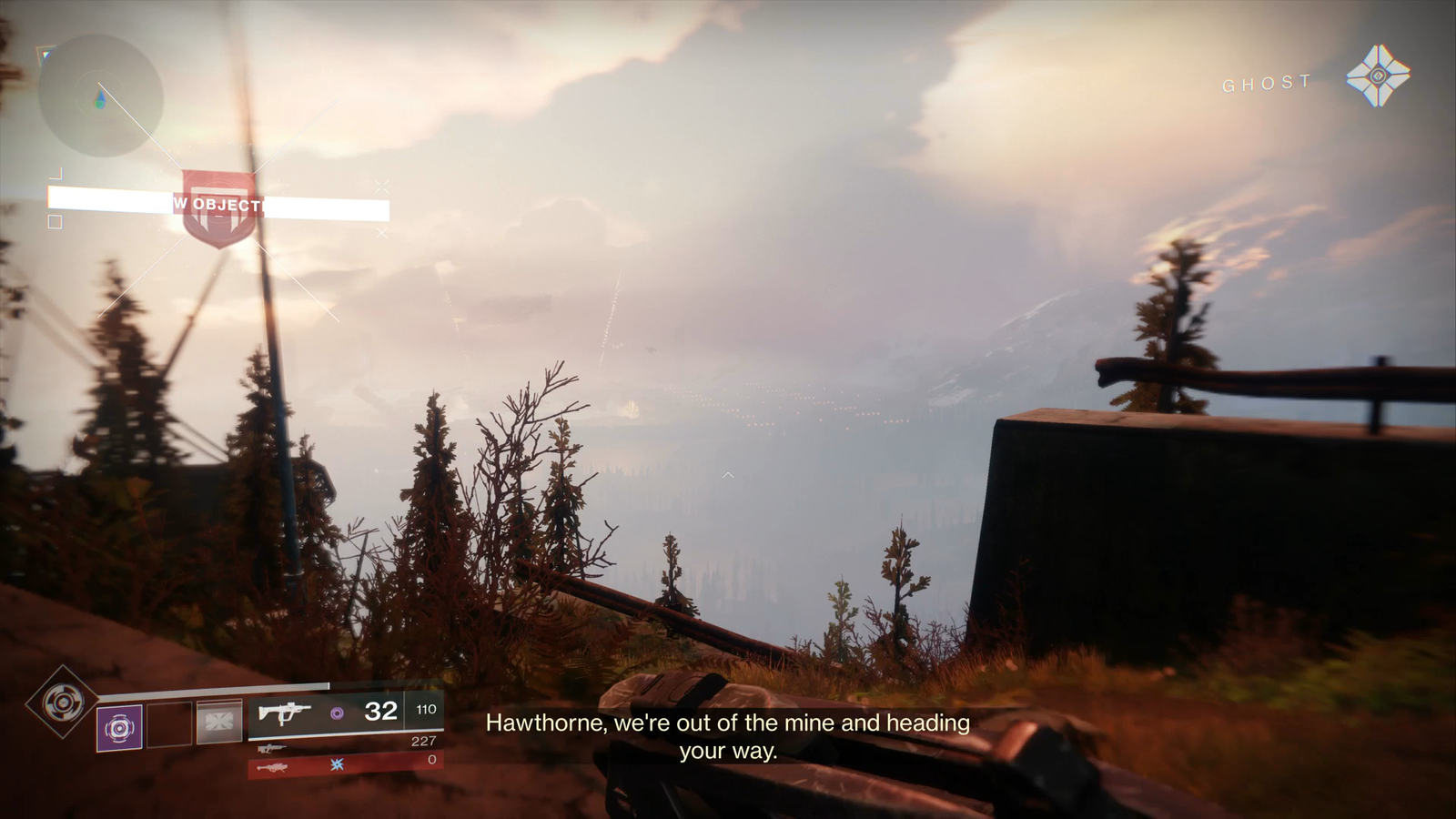This screenshot has height=819, width=1456.
Task: Select the grey class ability icon
Action: point(219,722)
